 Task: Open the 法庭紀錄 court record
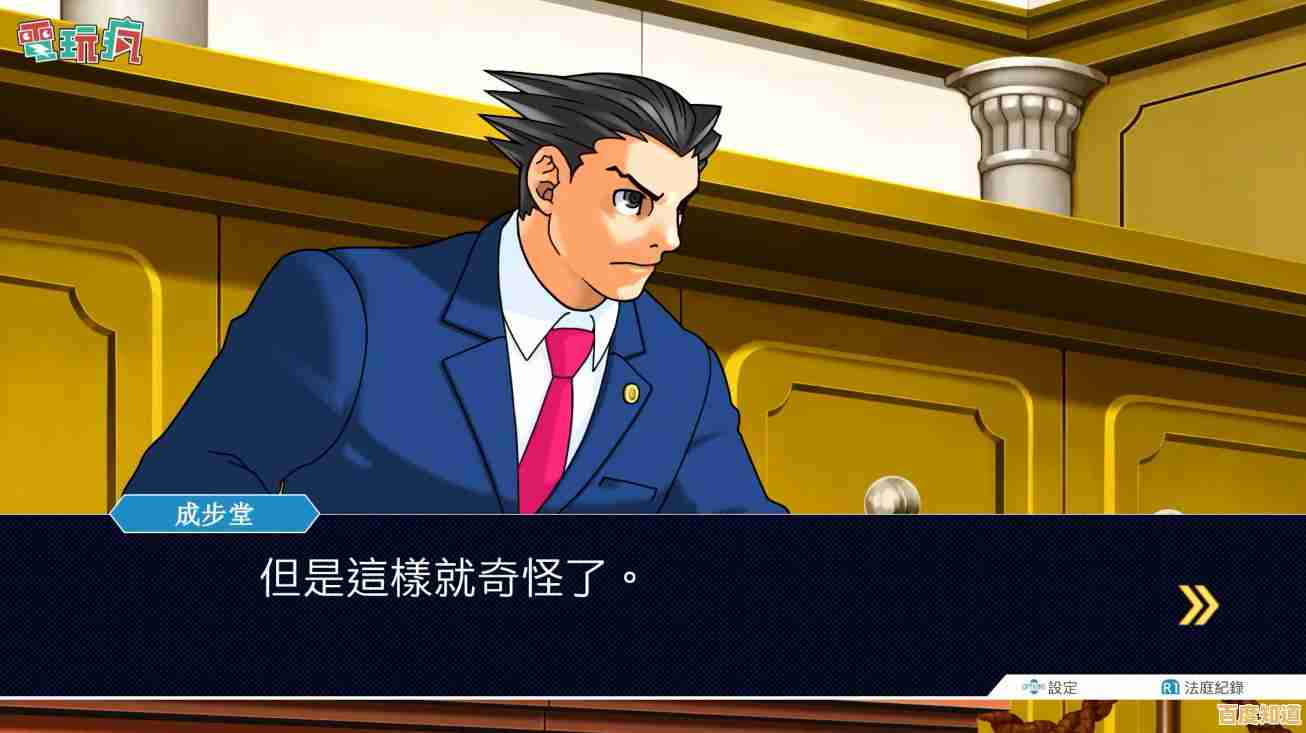[1203, 688]
